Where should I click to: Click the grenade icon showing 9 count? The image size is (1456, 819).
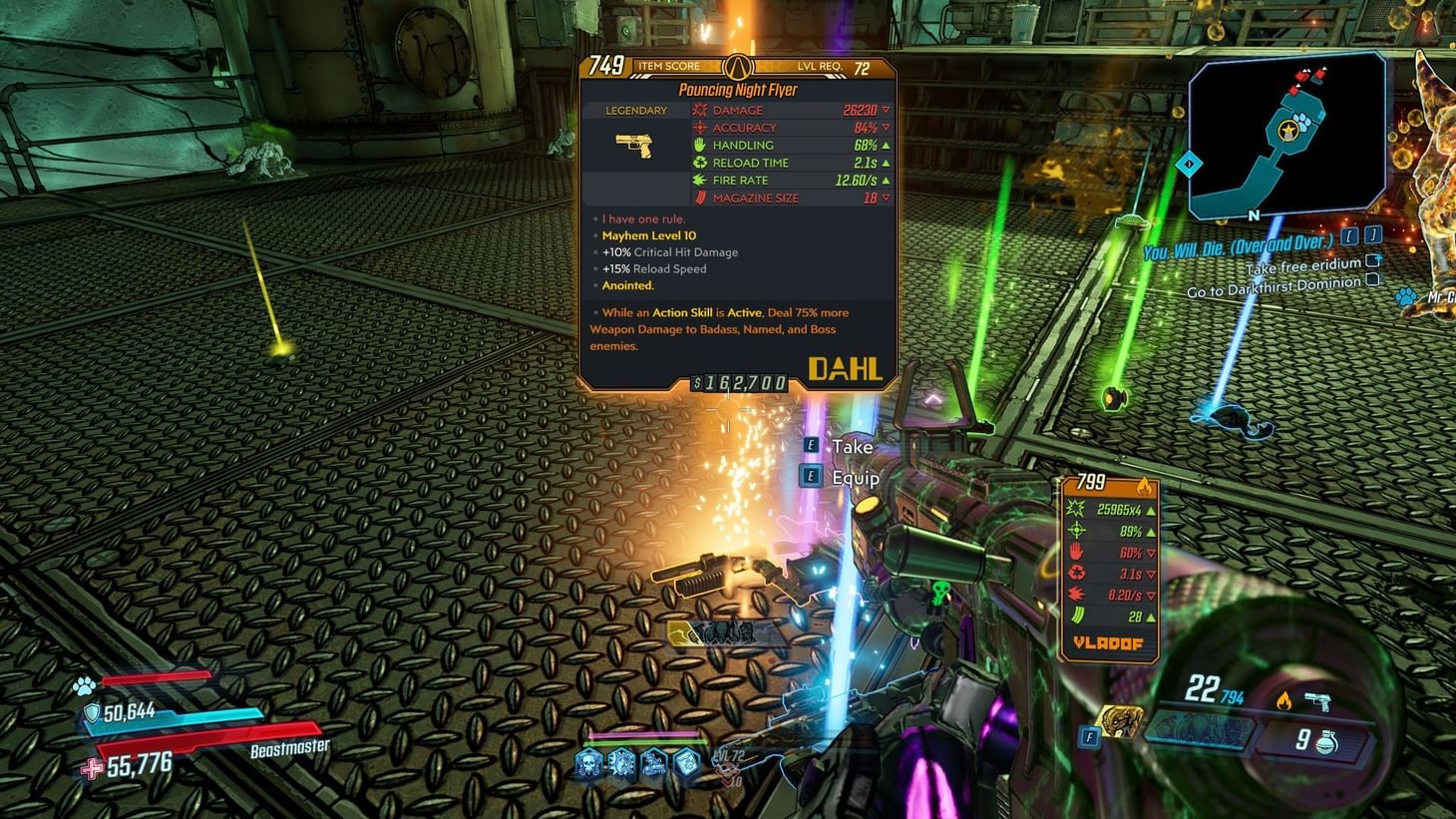[1326, 740]
